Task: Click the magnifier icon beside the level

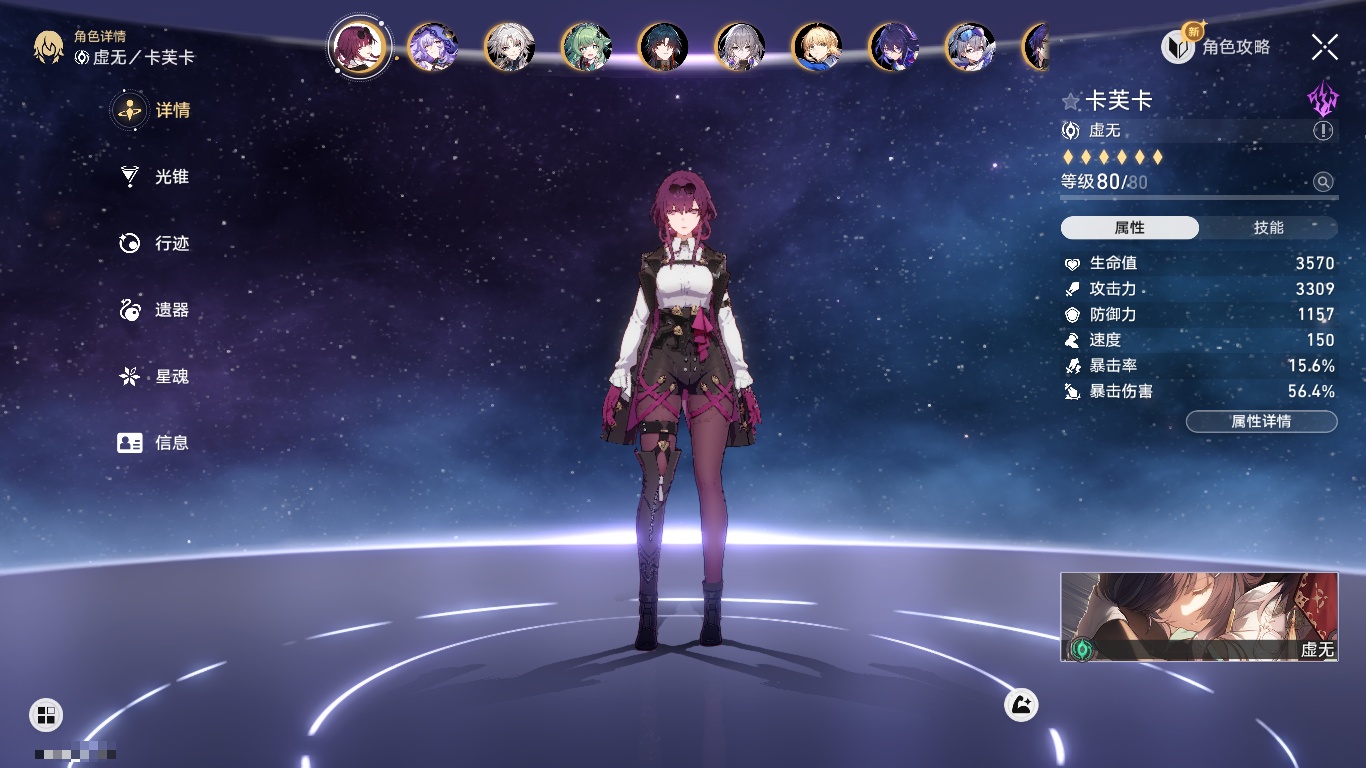Action: pyautogui.click(x=1323, y=182)
